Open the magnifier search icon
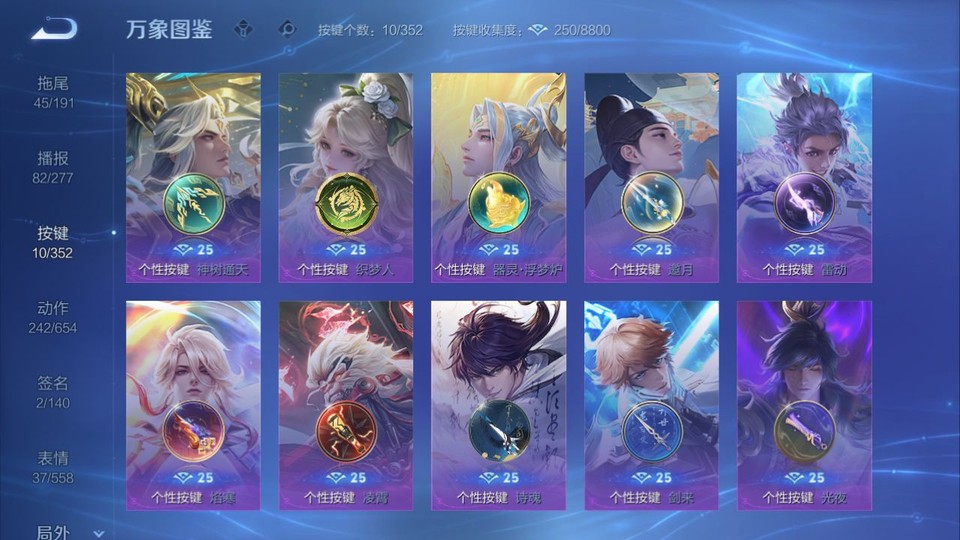 click(x=288, y=29)
